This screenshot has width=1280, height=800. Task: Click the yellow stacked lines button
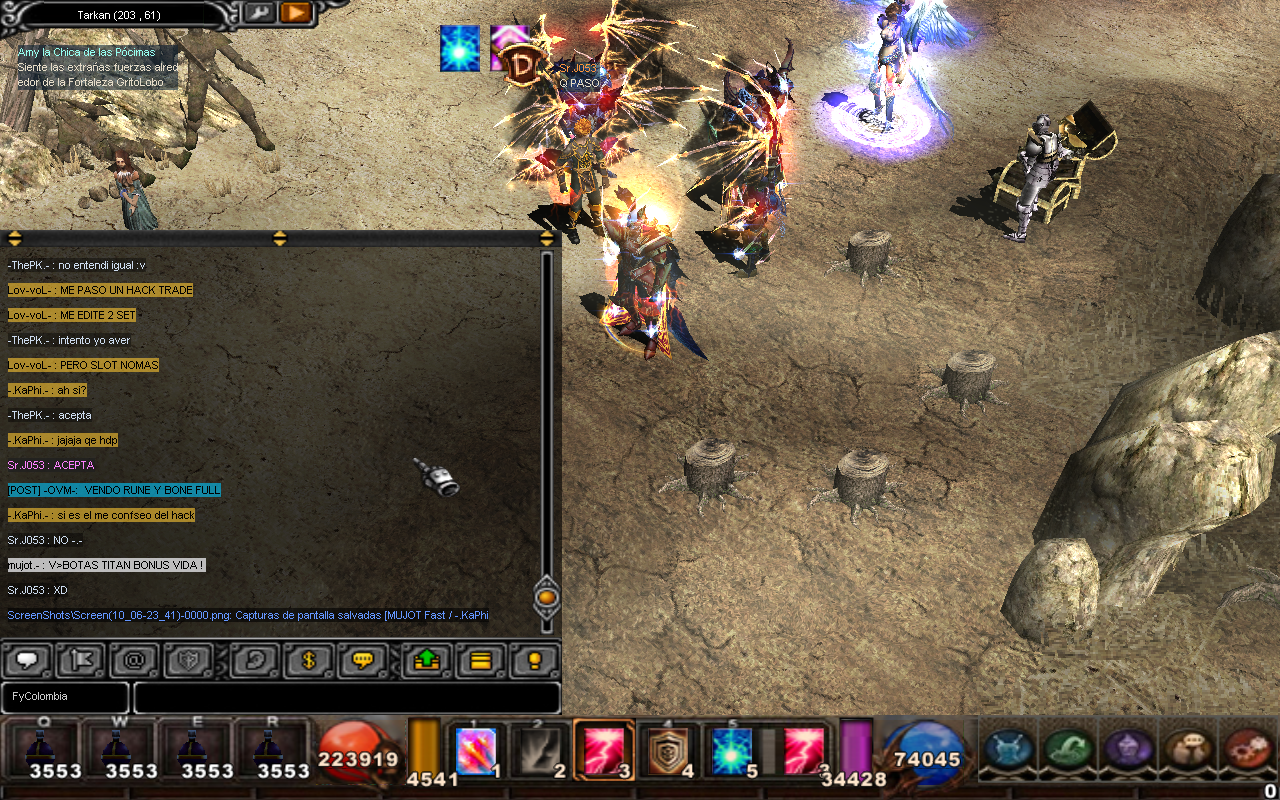(481, 660)
